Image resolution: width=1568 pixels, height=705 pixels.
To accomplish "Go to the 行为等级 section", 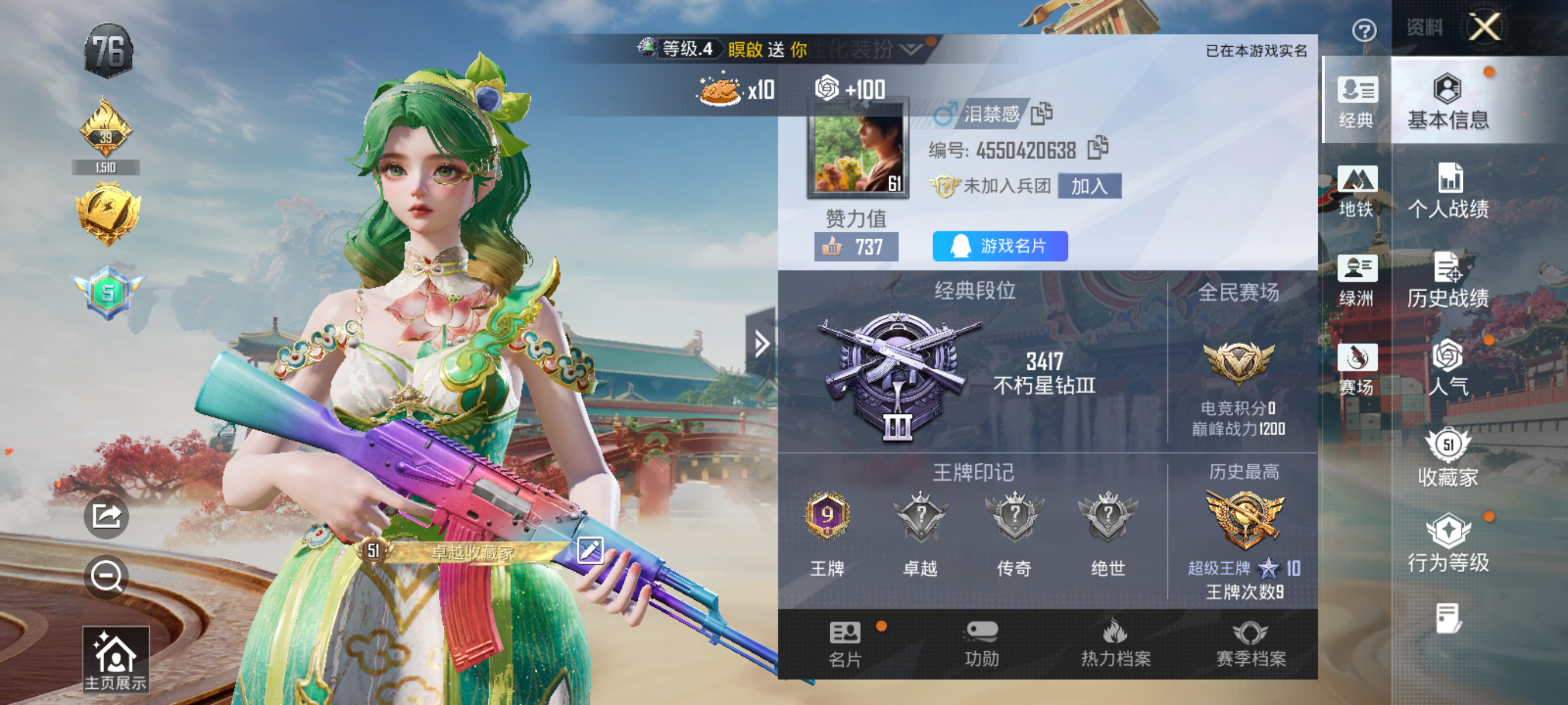I will (x=1448, y=544).
